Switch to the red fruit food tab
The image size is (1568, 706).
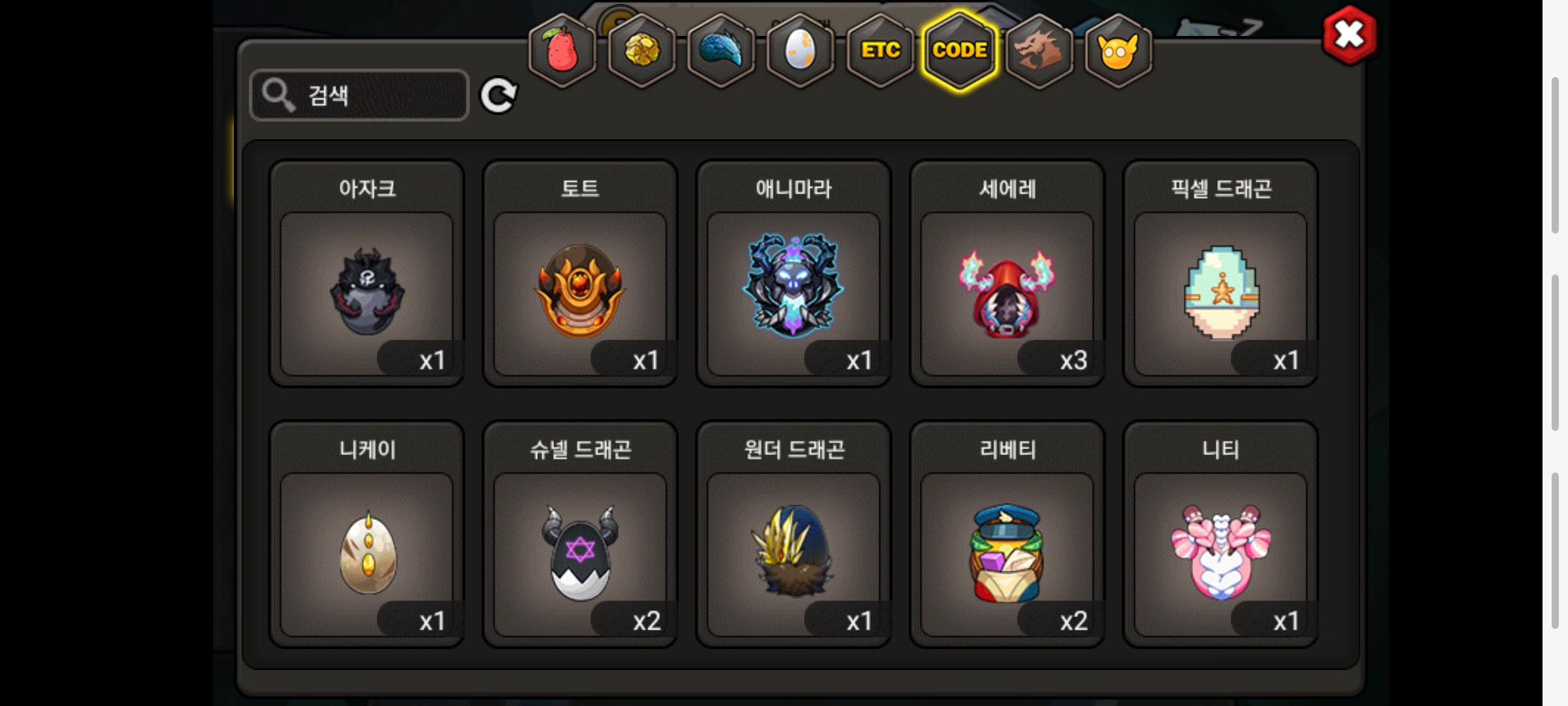point(562,50)
